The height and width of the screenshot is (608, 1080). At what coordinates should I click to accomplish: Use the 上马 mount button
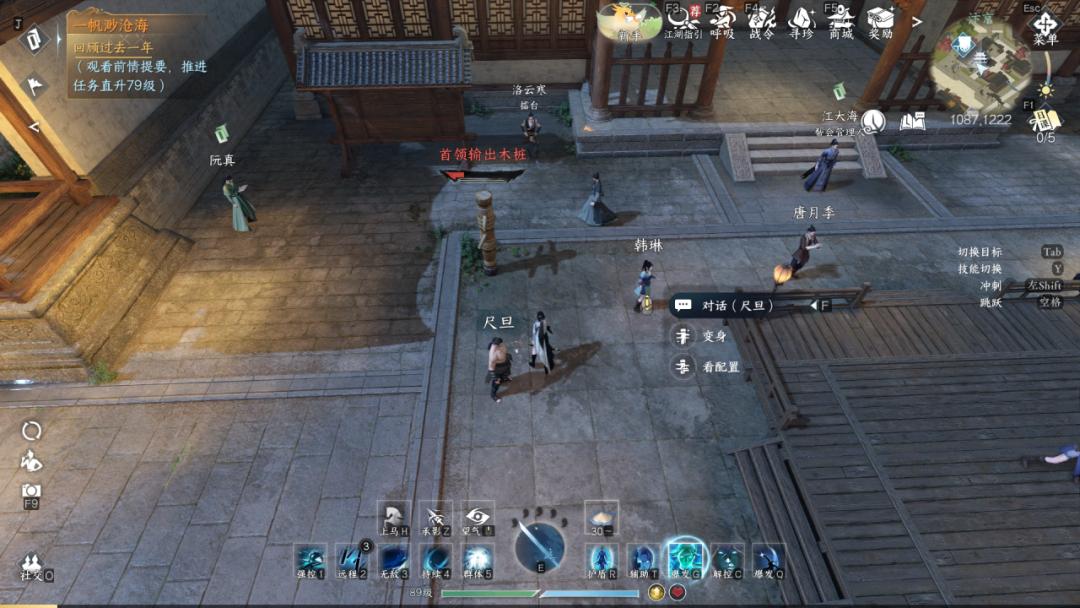(x=394, y=517)
